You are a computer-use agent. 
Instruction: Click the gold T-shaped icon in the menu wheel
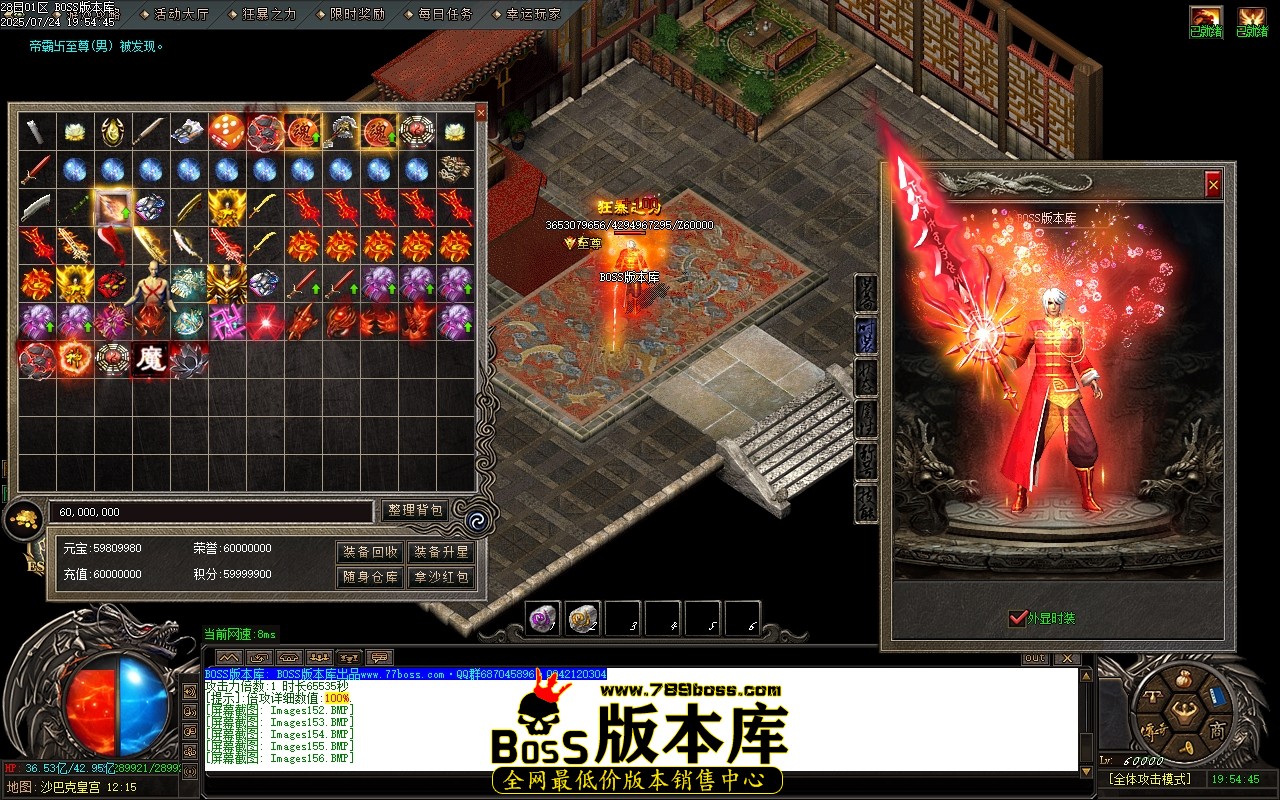coord(1153,696)
